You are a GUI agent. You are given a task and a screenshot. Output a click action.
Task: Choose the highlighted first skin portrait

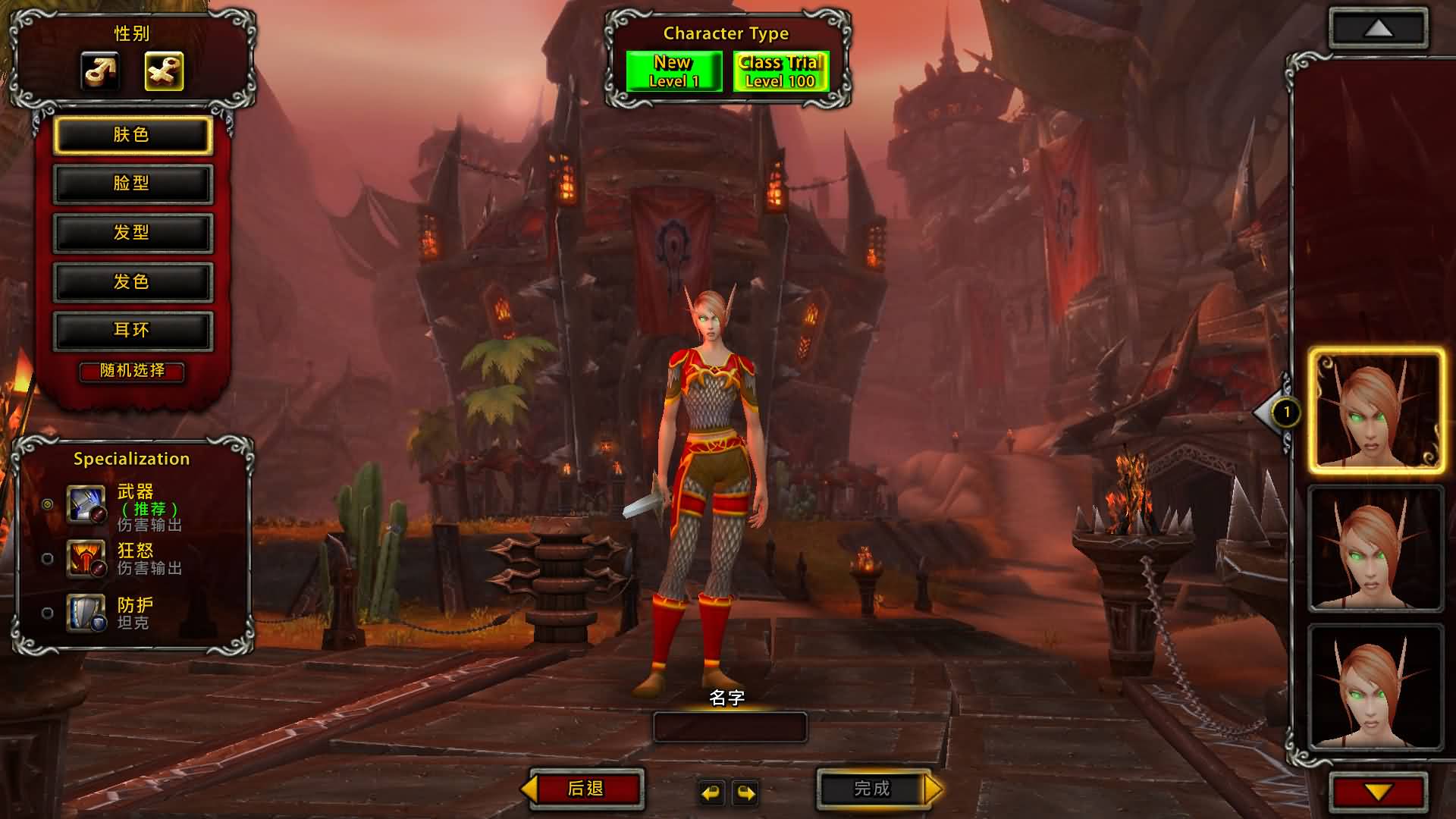(1376, 411)
